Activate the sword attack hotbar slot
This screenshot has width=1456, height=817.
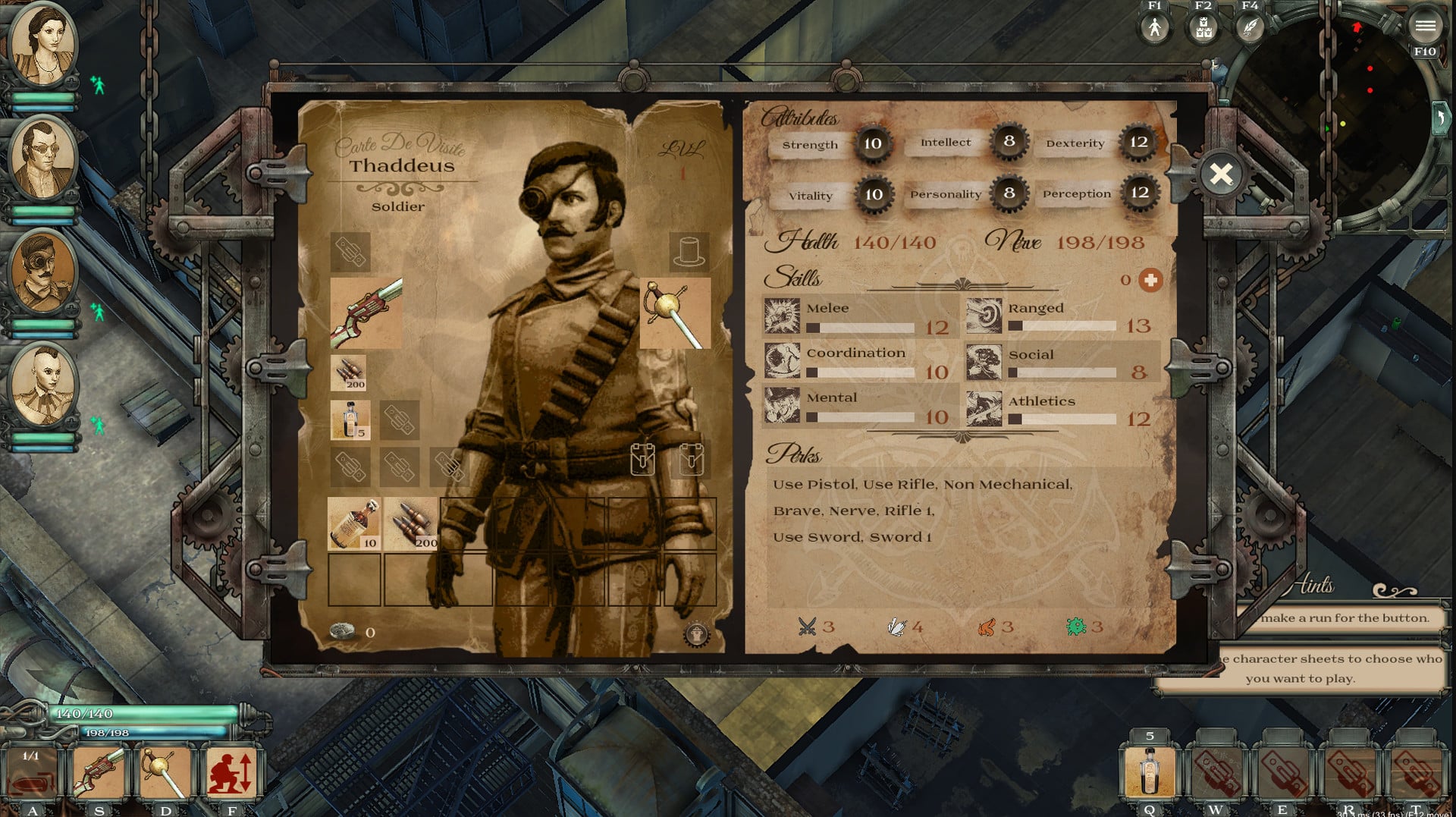coord(165,772)
